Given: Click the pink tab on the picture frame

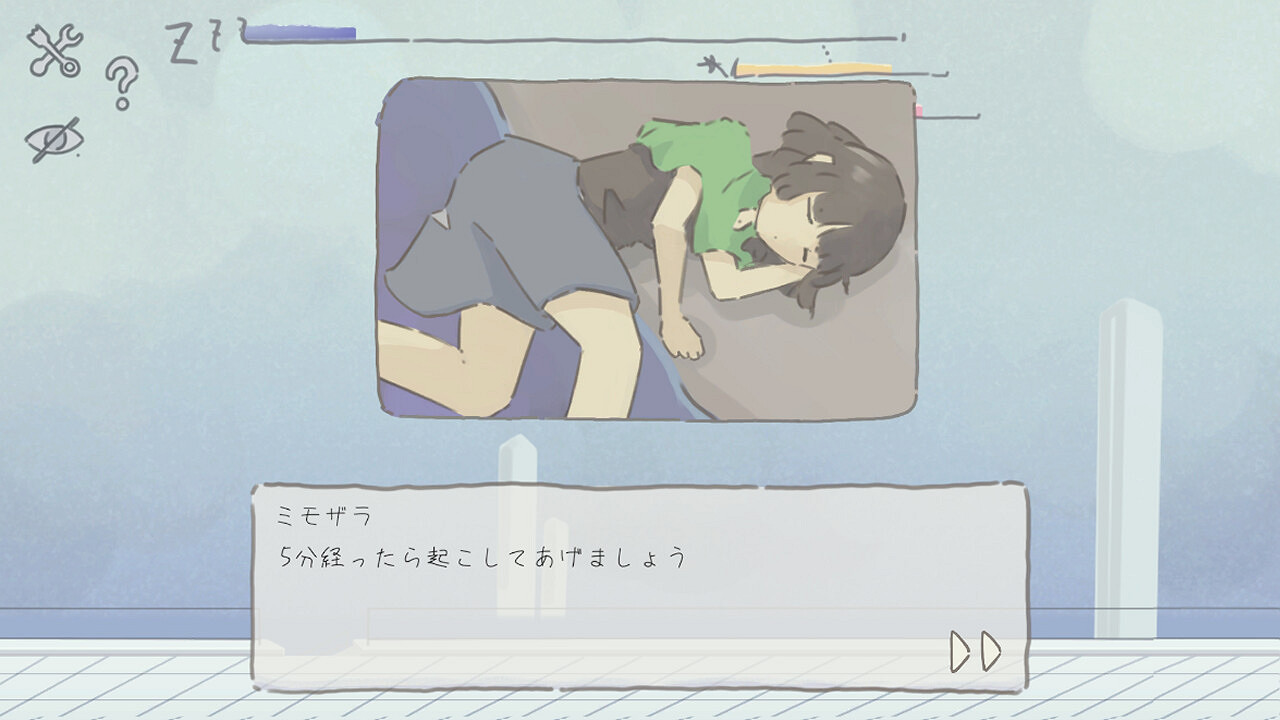Looking at the screenshot, I should coord(918,112).
